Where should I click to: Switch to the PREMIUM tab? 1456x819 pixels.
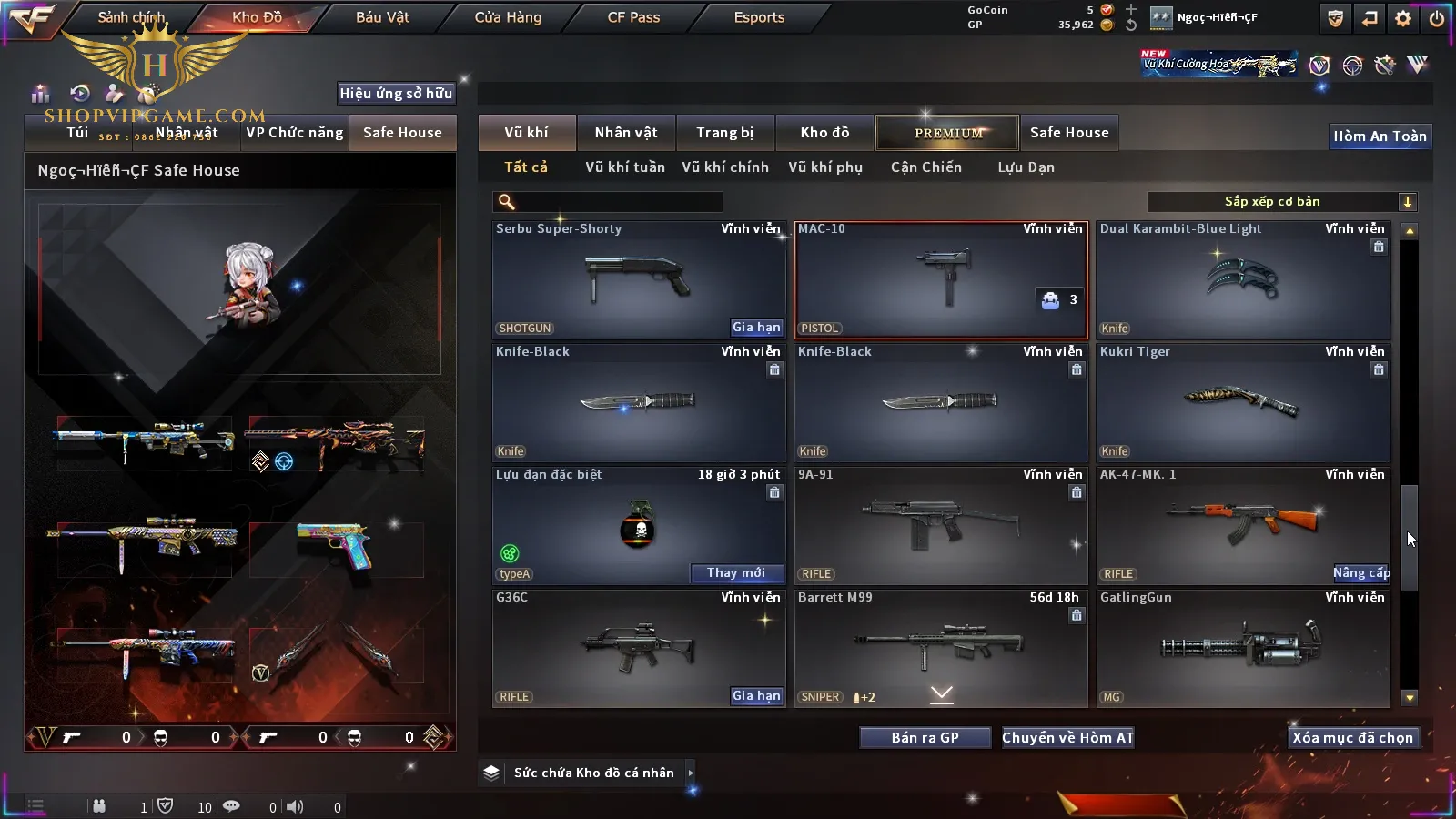pyautogui.click(x=947, y=133)
